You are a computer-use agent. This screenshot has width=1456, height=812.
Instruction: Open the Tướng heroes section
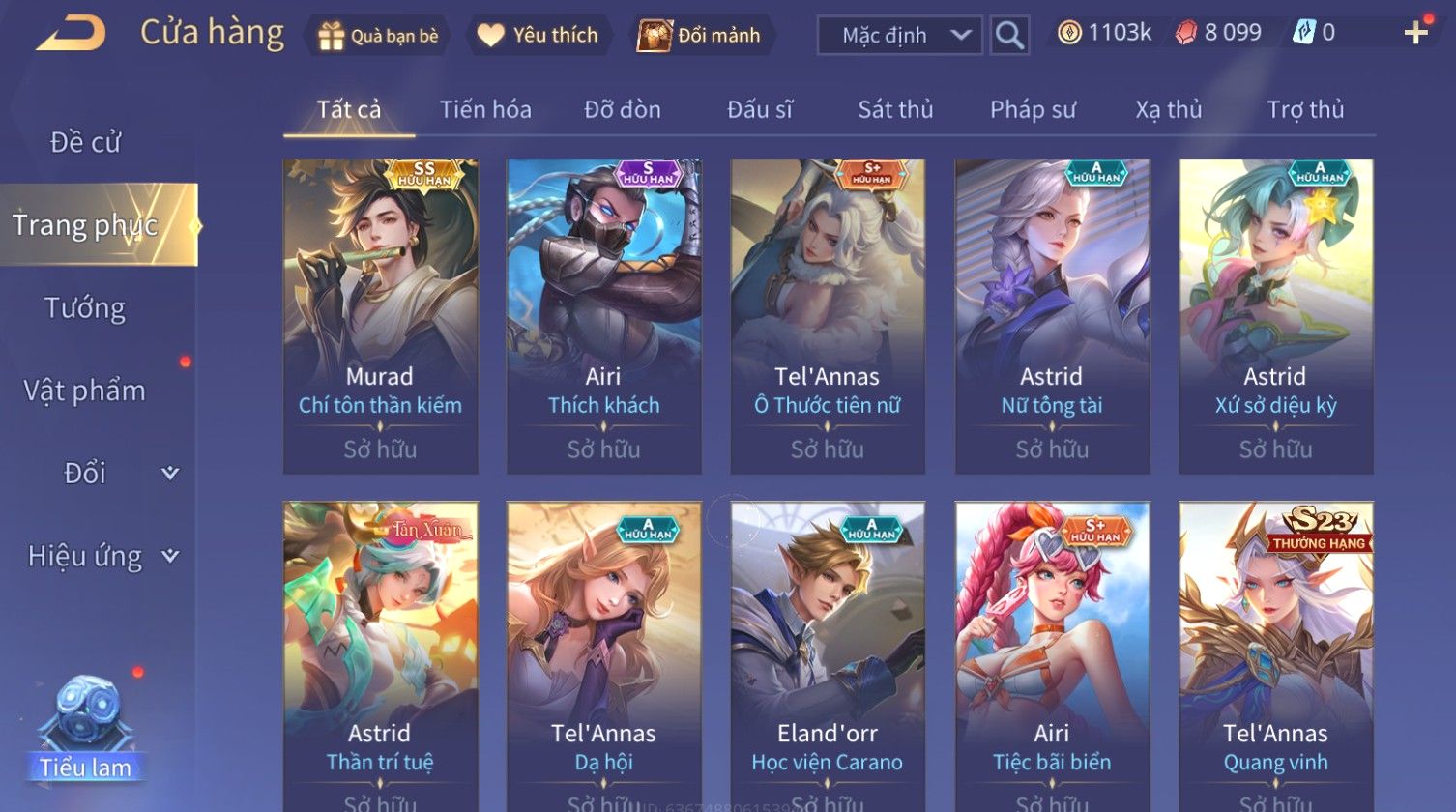(x=85, y=308)
